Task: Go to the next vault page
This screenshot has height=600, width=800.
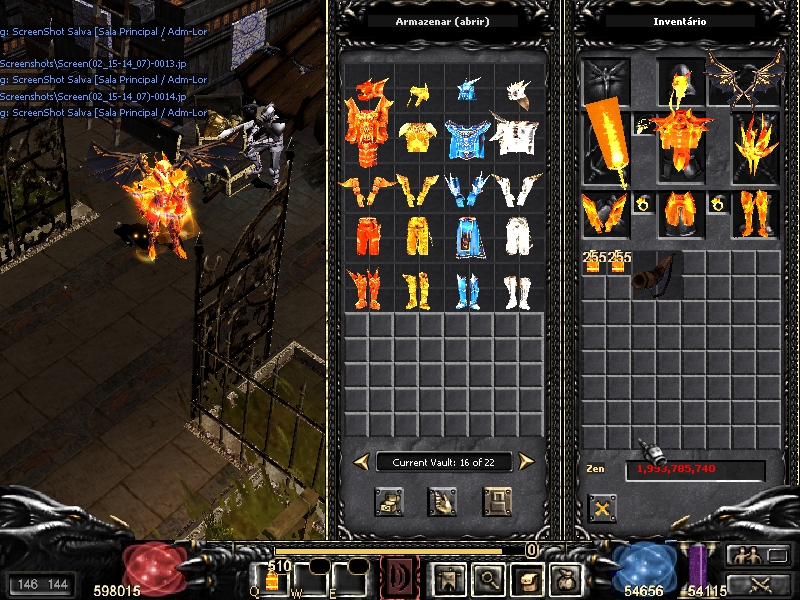Action: 526,461
